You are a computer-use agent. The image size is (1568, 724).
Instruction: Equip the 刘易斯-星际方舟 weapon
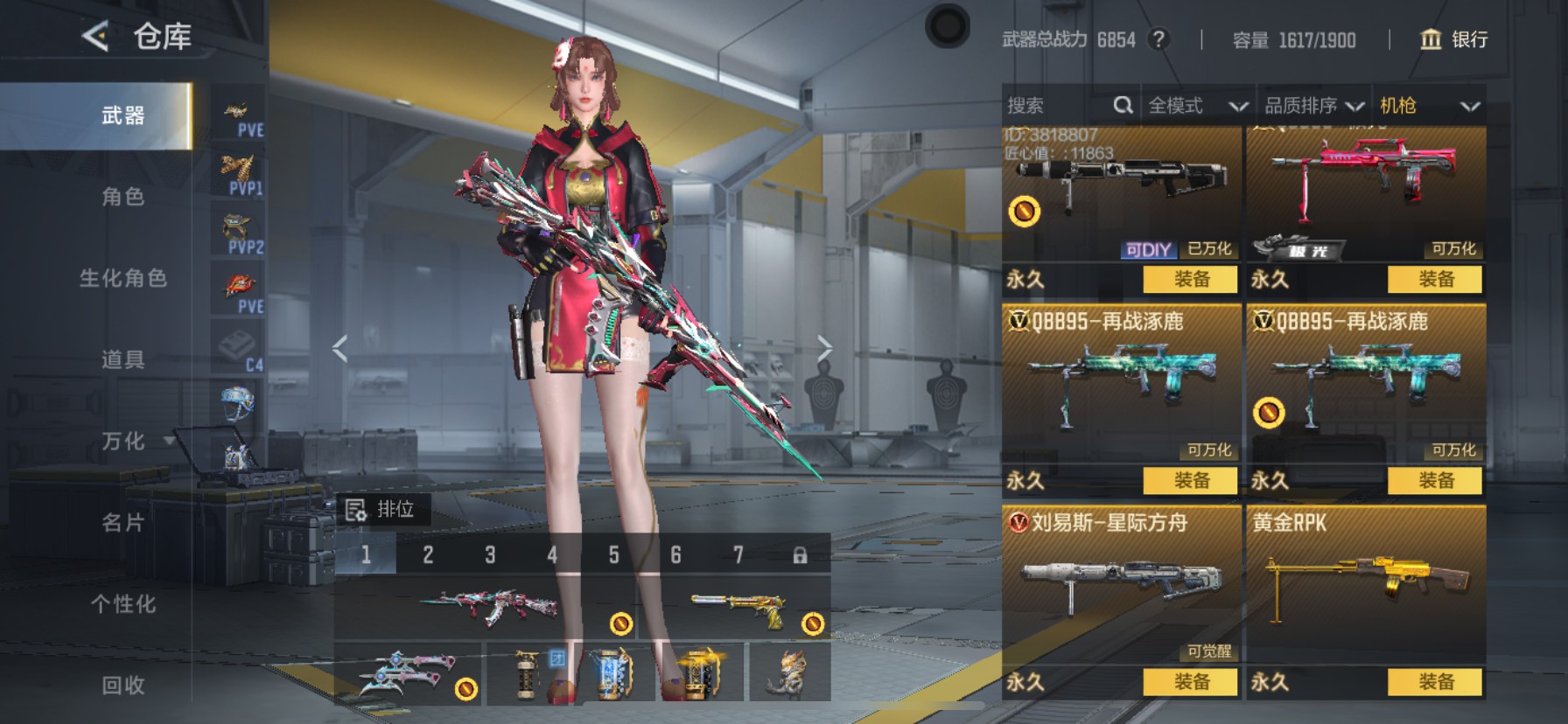pos(1191,682)
